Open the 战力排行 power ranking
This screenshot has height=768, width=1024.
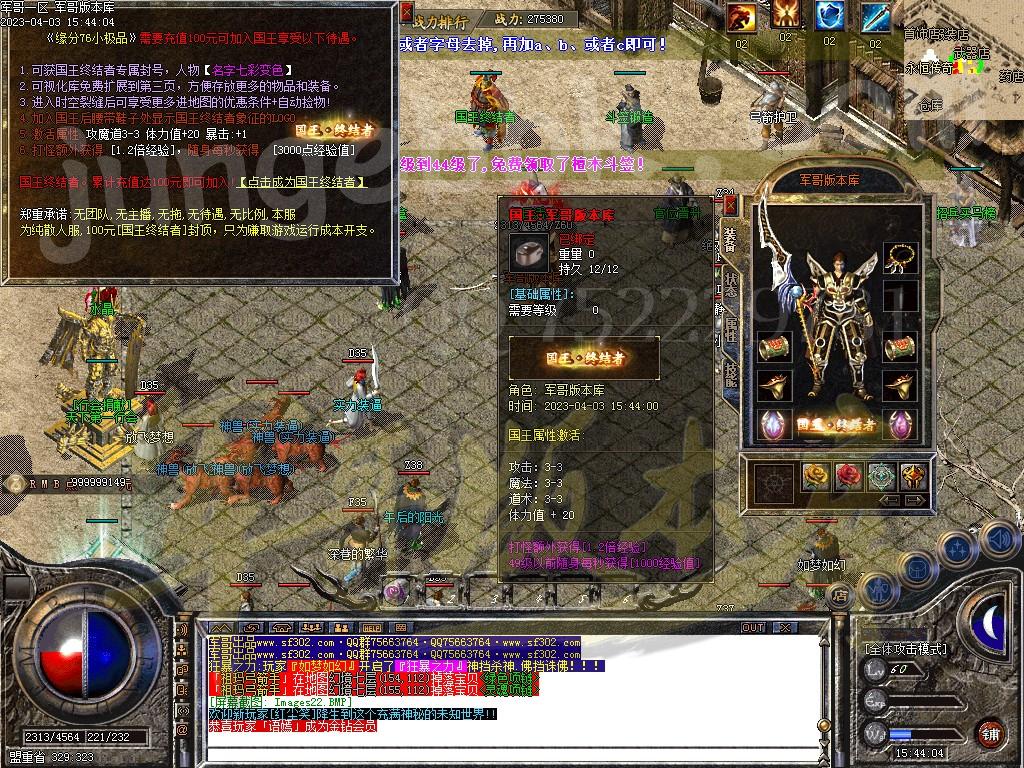pyautogui.click(x=440, y=20)
